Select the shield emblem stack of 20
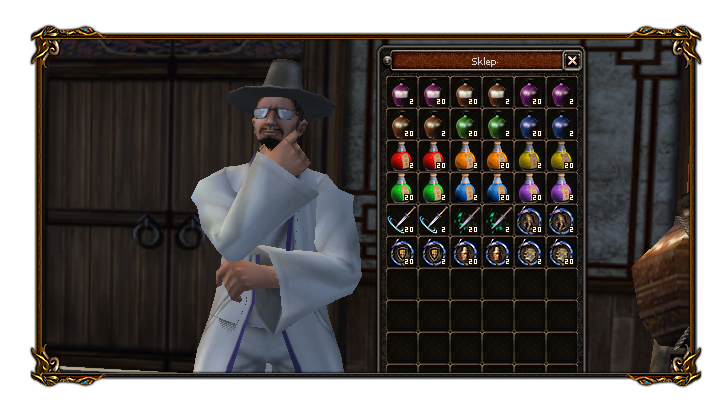The image size is (719, 402). (x=401, y=252)
